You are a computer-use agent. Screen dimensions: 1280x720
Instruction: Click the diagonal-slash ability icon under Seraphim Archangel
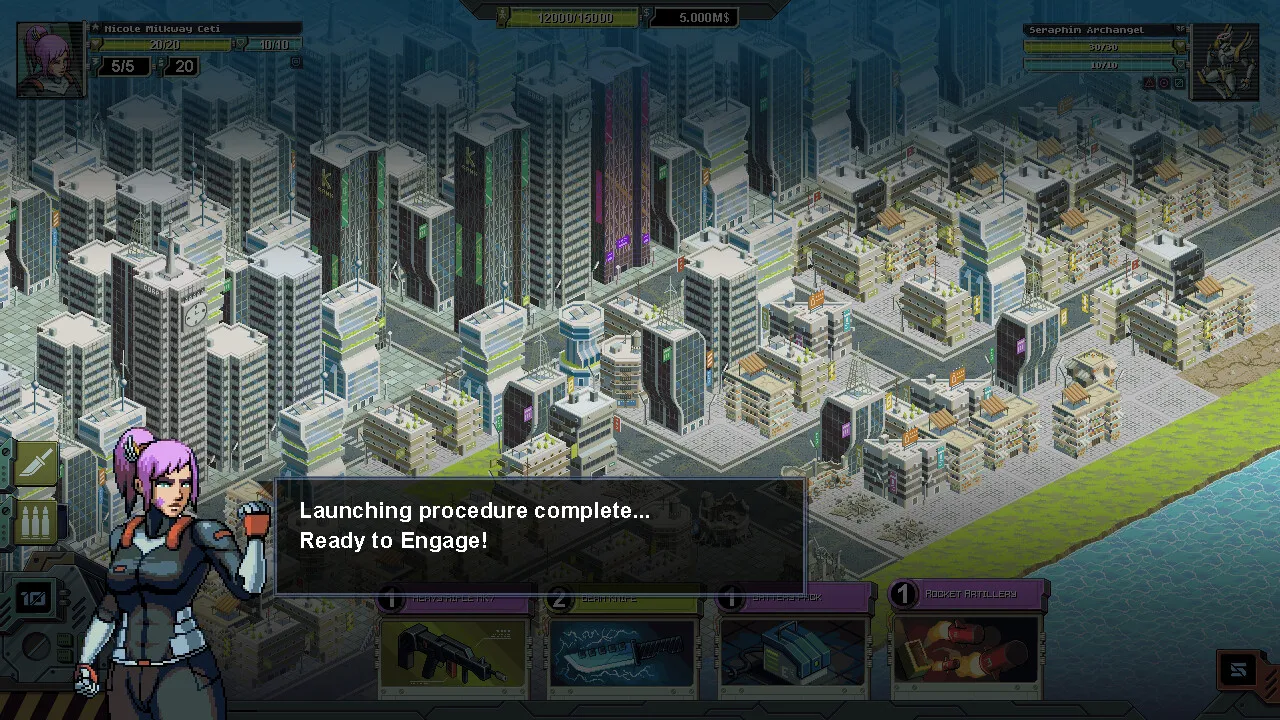tap(1179, 83)
